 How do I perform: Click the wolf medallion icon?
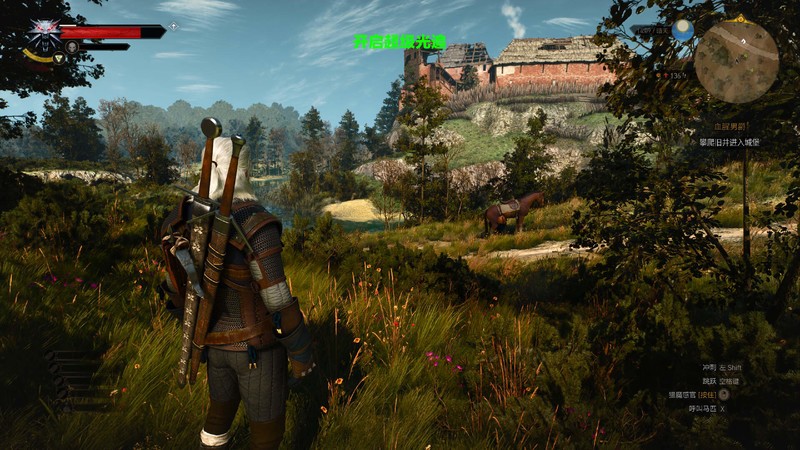(43, 34)
